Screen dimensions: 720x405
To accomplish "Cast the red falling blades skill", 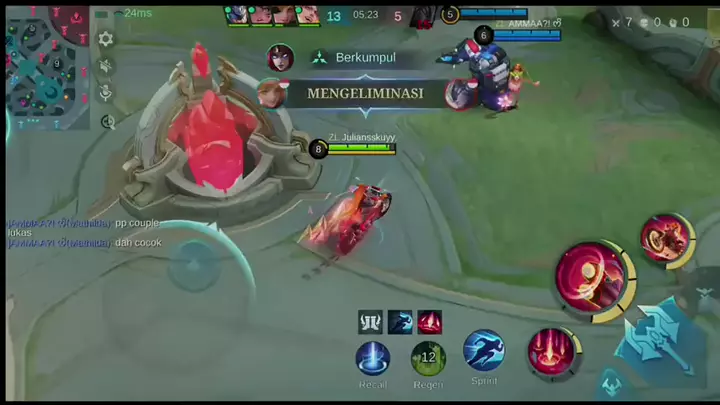I will pos(551,353).
